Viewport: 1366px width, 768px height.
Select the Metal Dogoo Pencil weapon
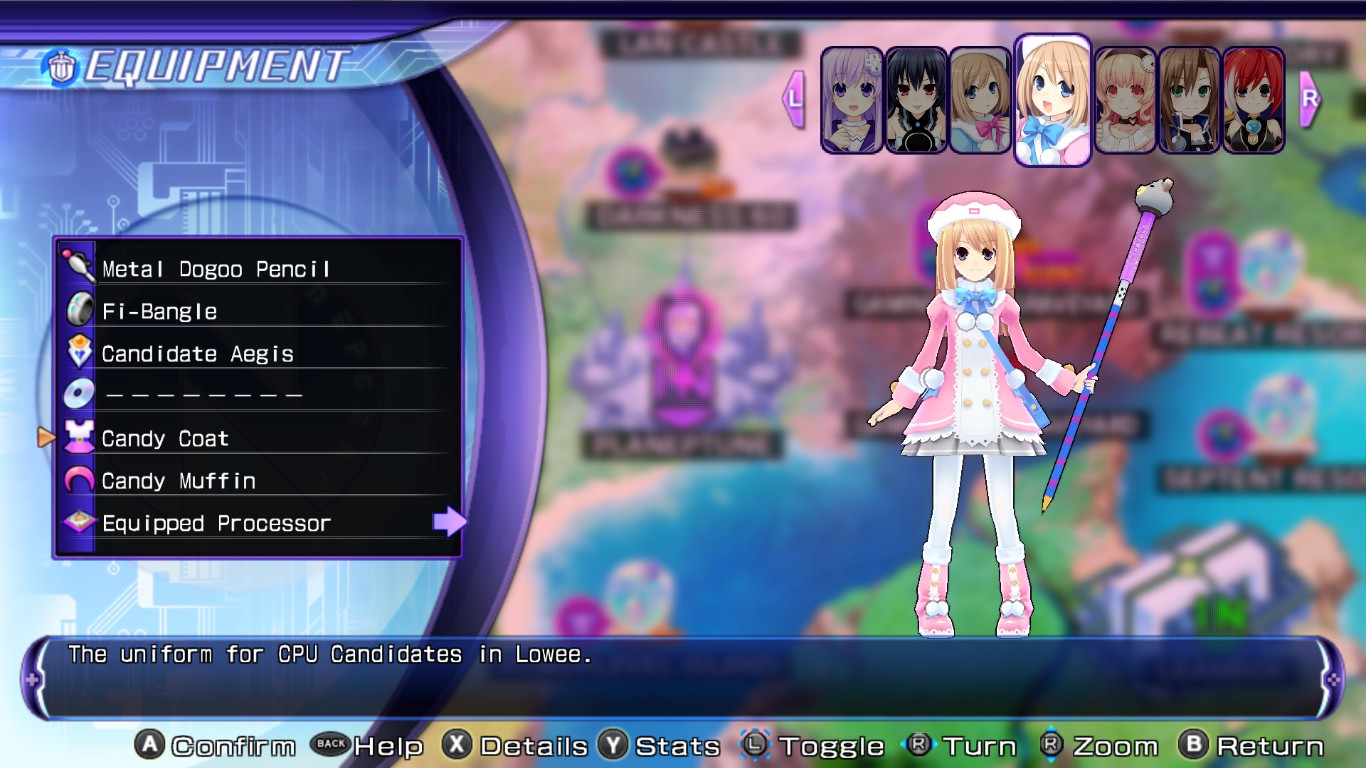click(216, 269)
